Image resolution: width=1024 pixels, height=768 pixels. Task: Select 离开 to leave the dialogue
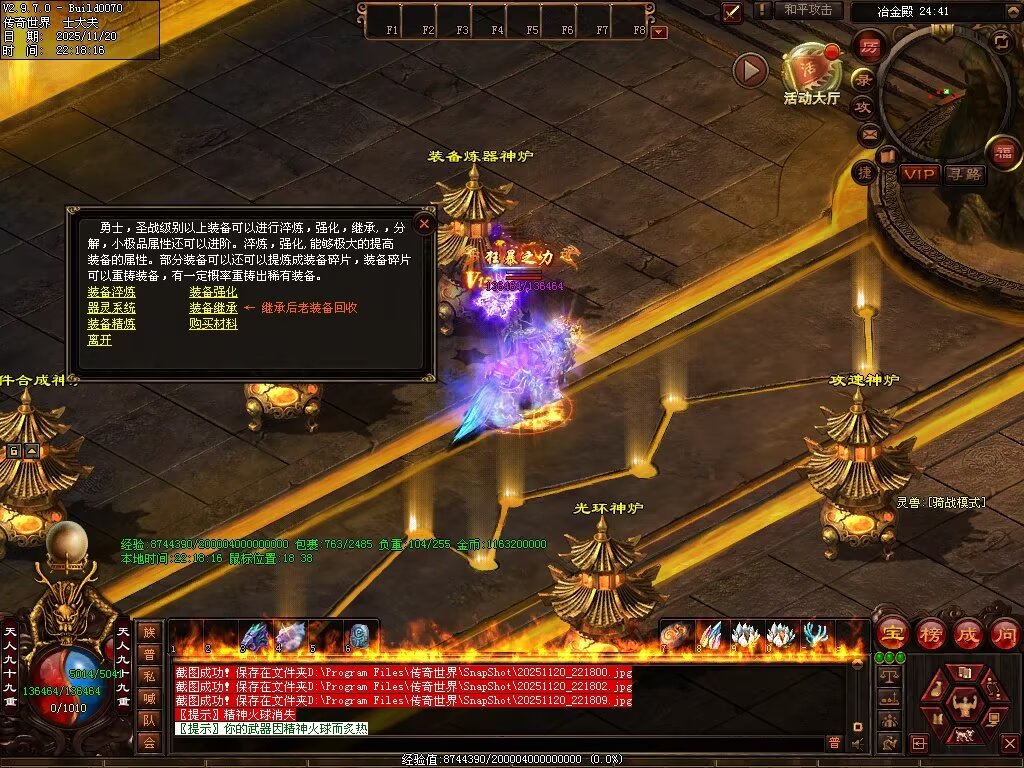click(x=99, y=340)
